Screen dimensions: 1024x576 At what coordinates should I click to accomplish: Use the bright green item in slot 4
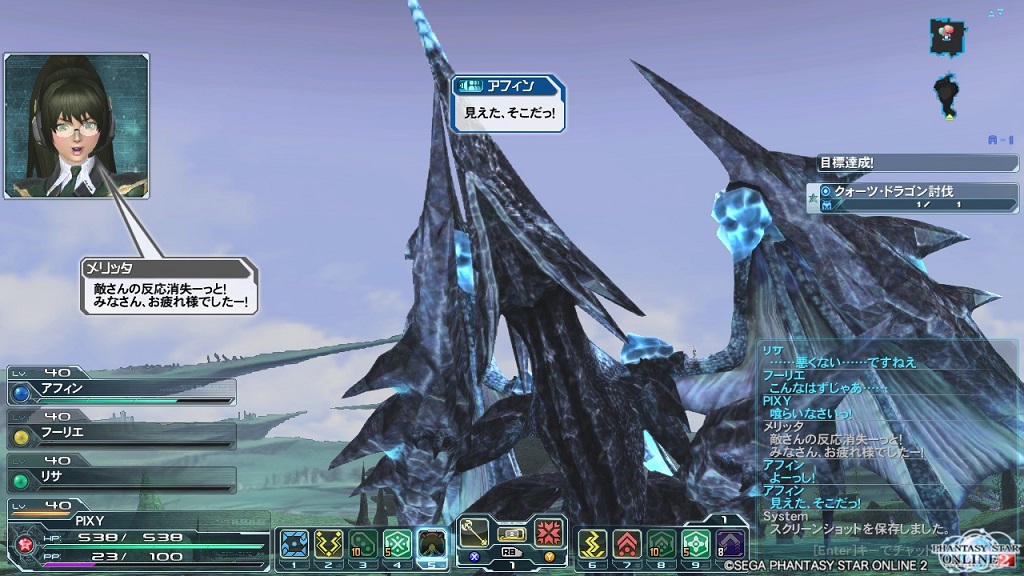coord(398,545)
